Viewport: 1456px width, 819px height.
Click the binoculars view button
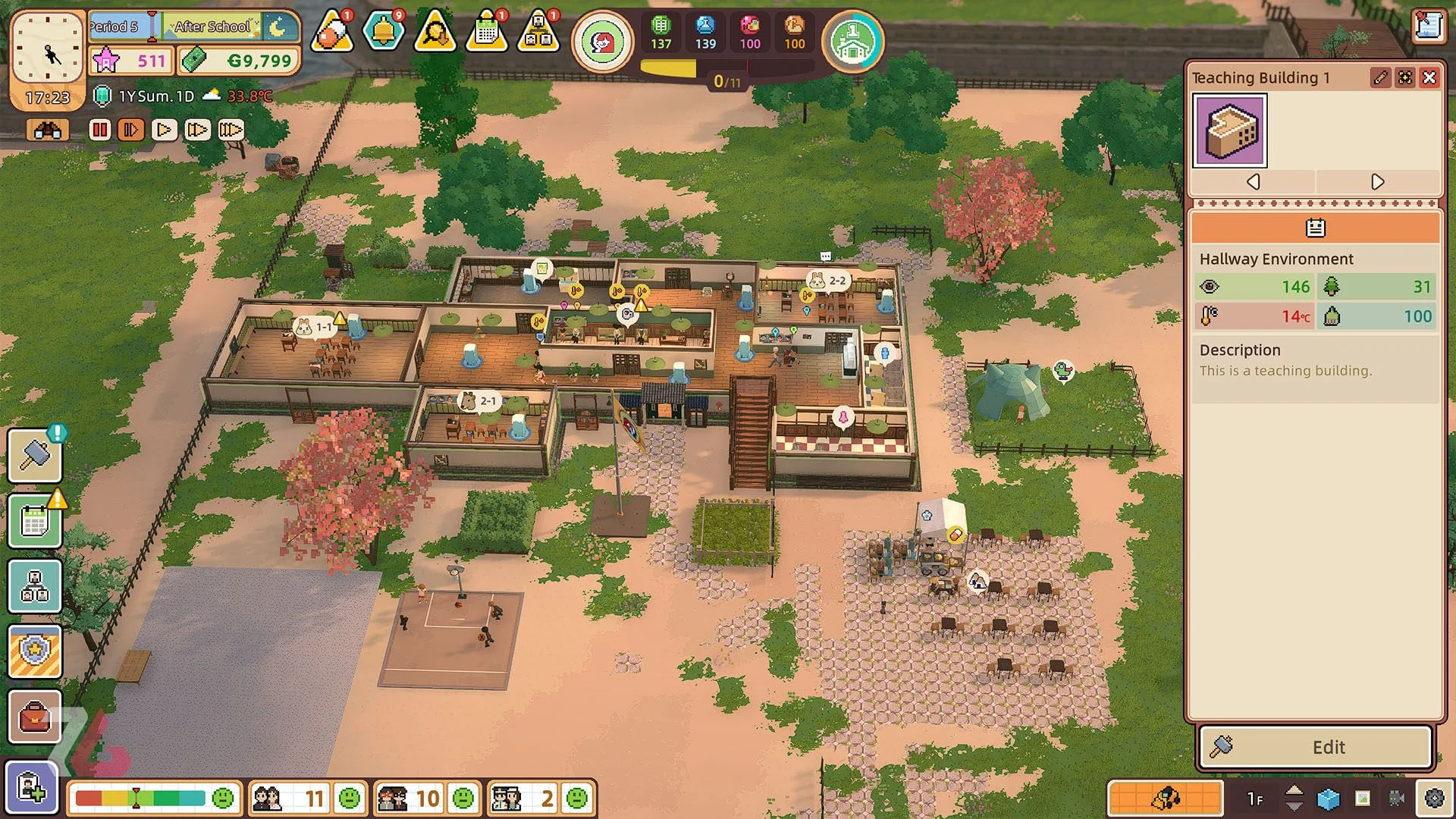coord(47,130)
